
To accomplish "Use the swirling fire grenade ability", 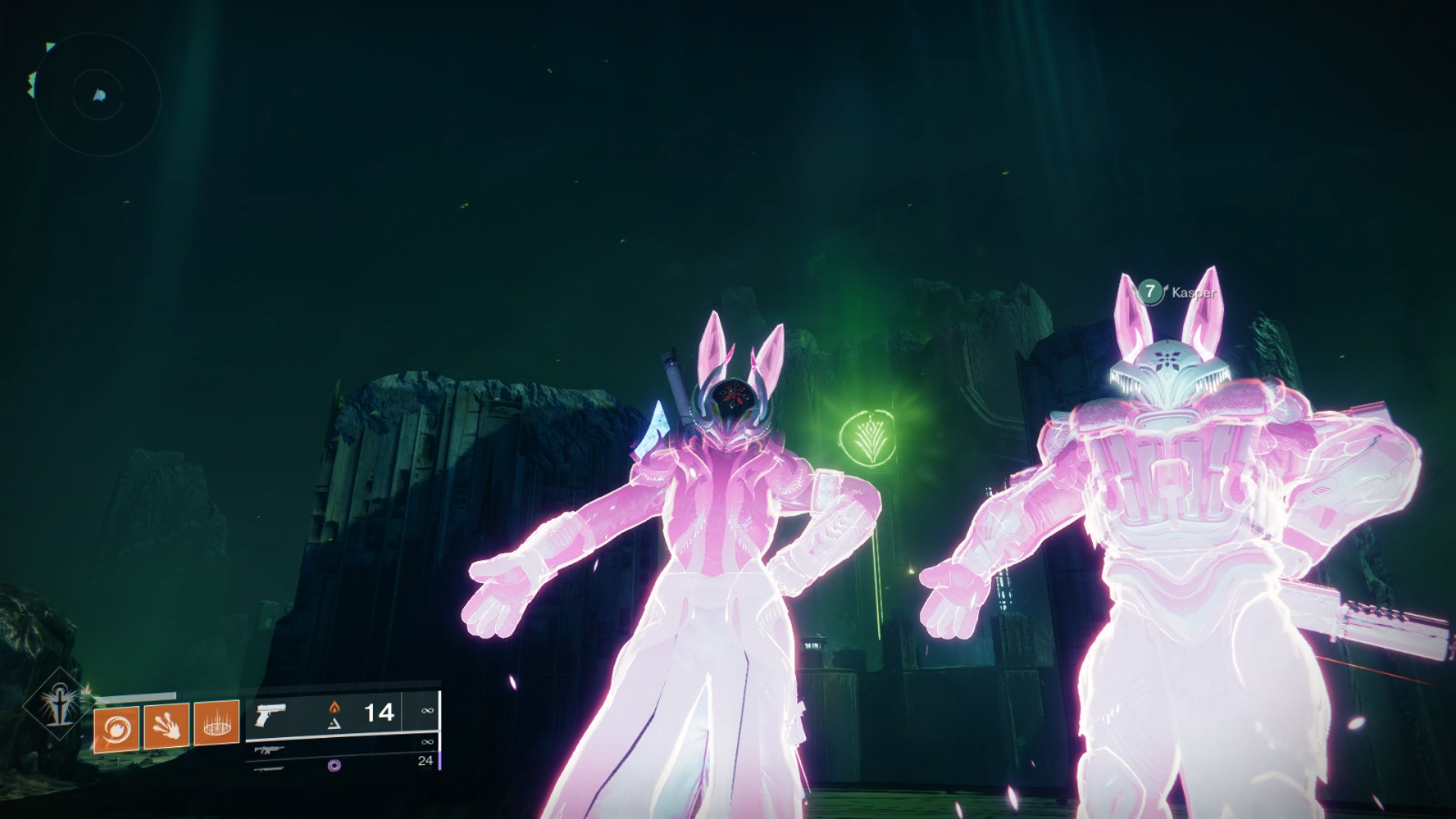I will [116, 729].
